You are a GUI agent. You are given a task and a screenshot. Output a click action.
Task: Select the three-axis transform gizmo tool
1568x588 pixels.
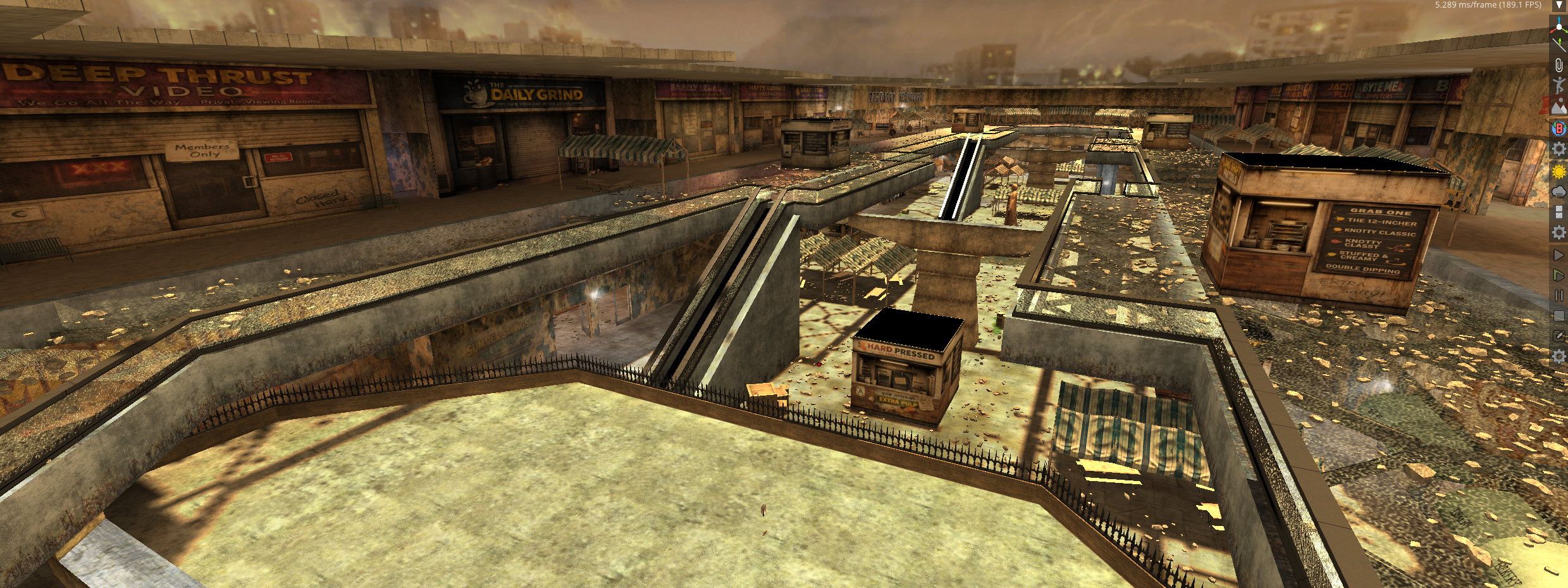1559,24
